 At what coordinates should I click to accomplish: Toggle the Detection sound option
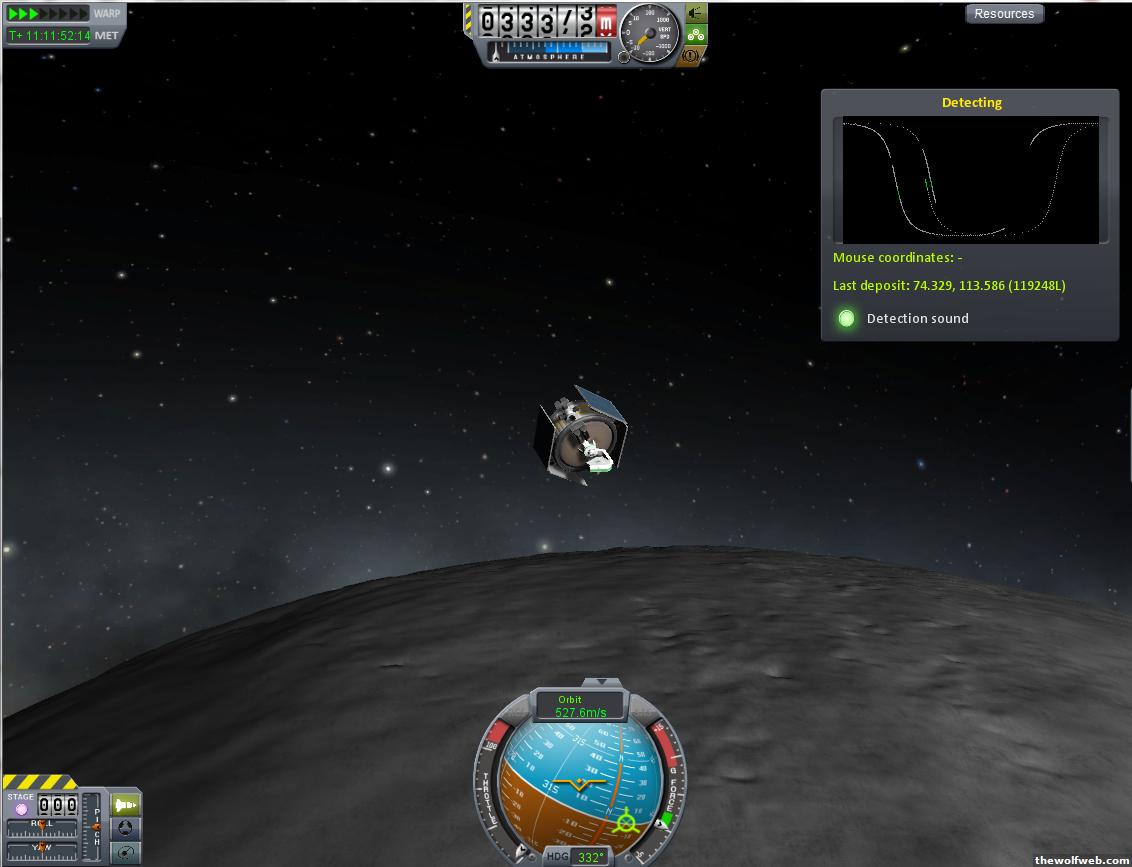847,318
